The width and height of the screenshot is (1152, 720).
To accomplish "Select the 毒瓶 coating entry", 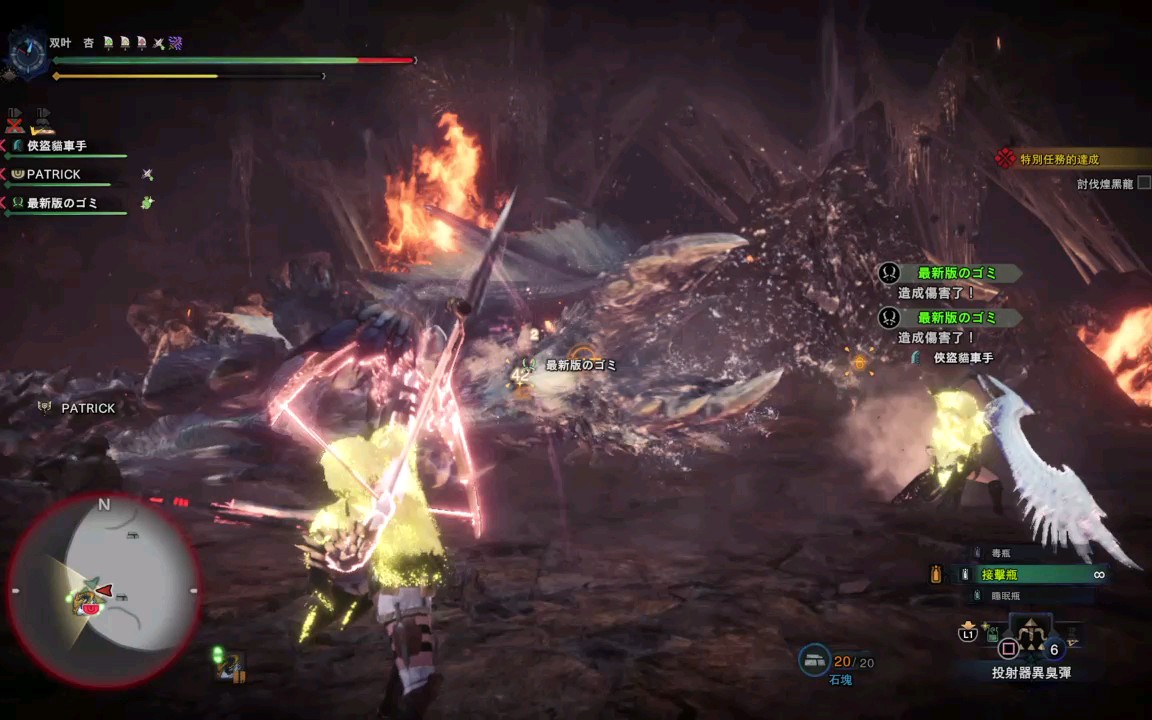I will pyautogui.click(x=1001, y=553).
